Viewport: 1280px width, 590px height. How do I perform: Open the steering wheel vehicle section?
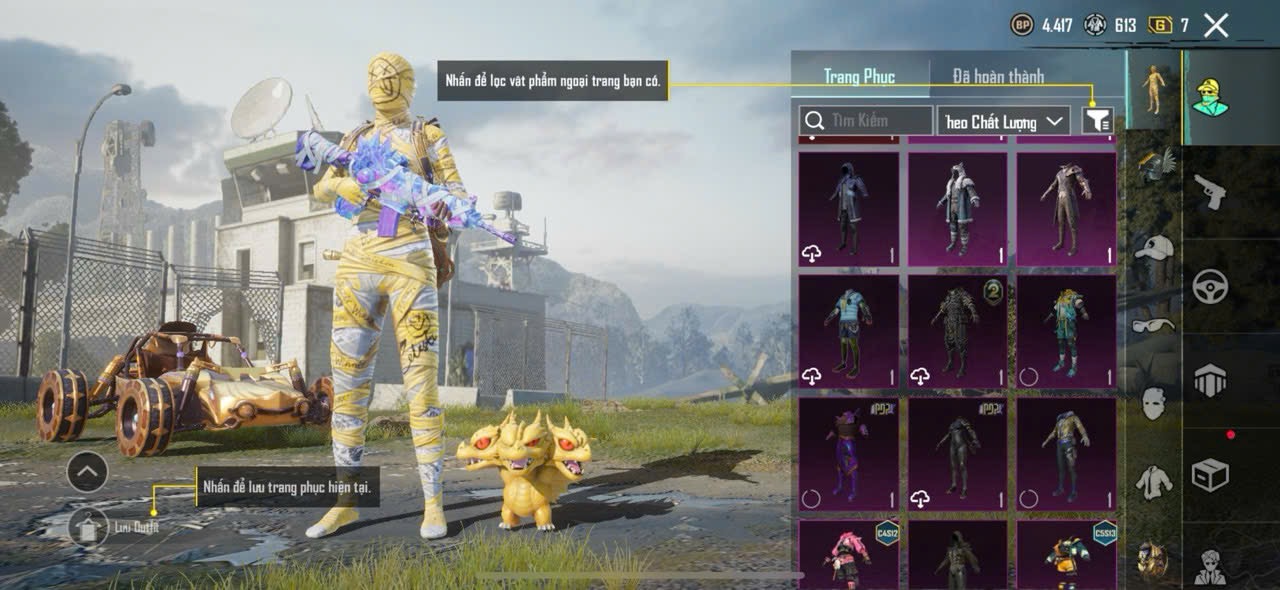(1210, 286)
